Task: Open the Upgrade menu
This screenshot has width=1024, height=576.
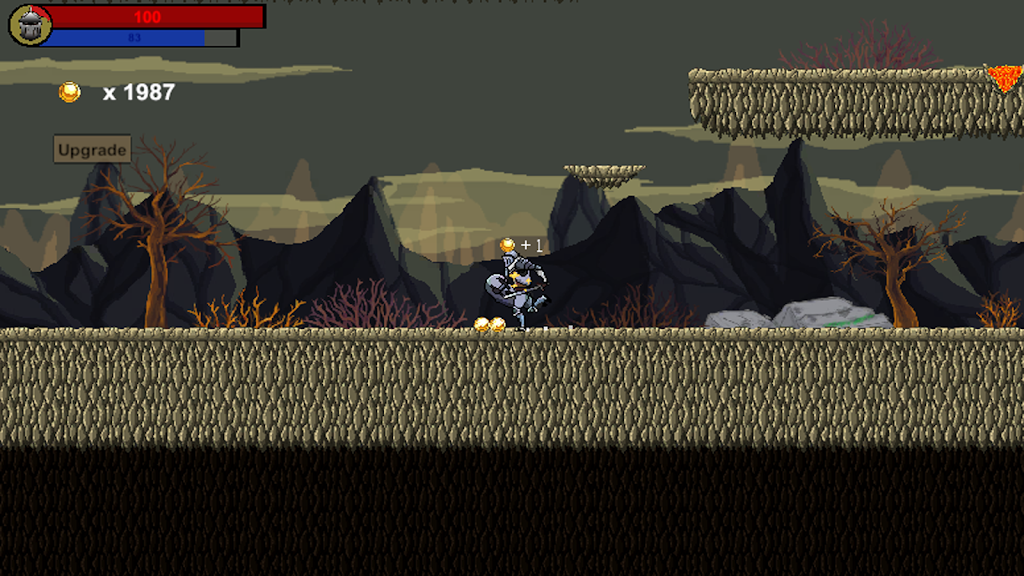Action: [92, 150]
